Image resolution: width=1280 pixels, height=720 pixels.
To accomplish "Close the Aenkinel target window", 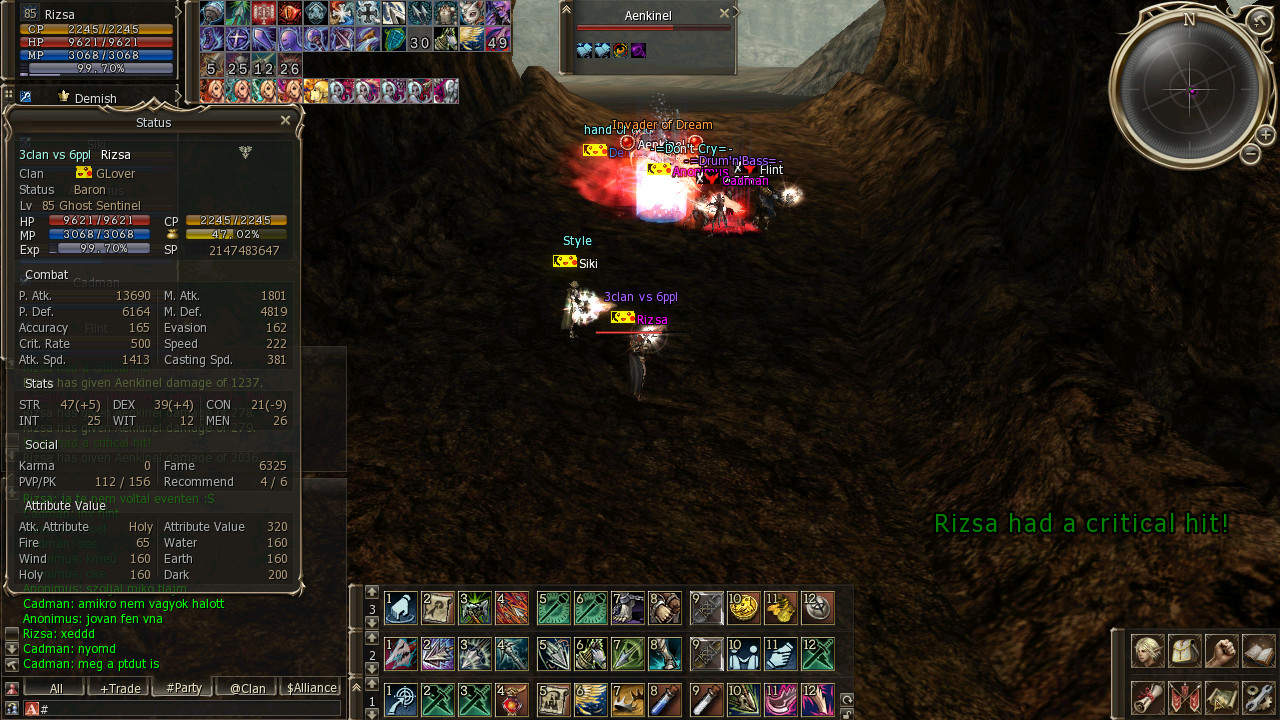I will [724, 14].
